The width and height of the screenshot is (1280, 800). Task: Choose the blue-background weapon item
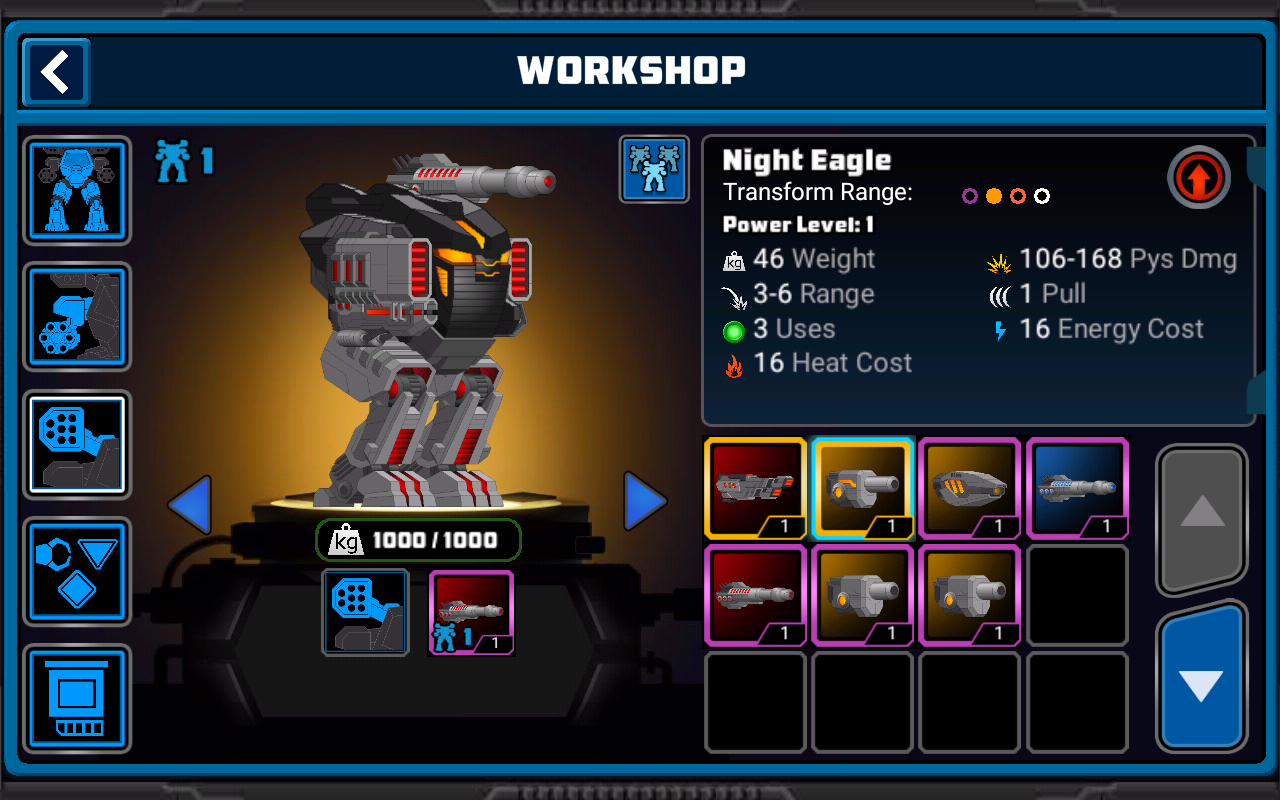(x=1077, y=488)
